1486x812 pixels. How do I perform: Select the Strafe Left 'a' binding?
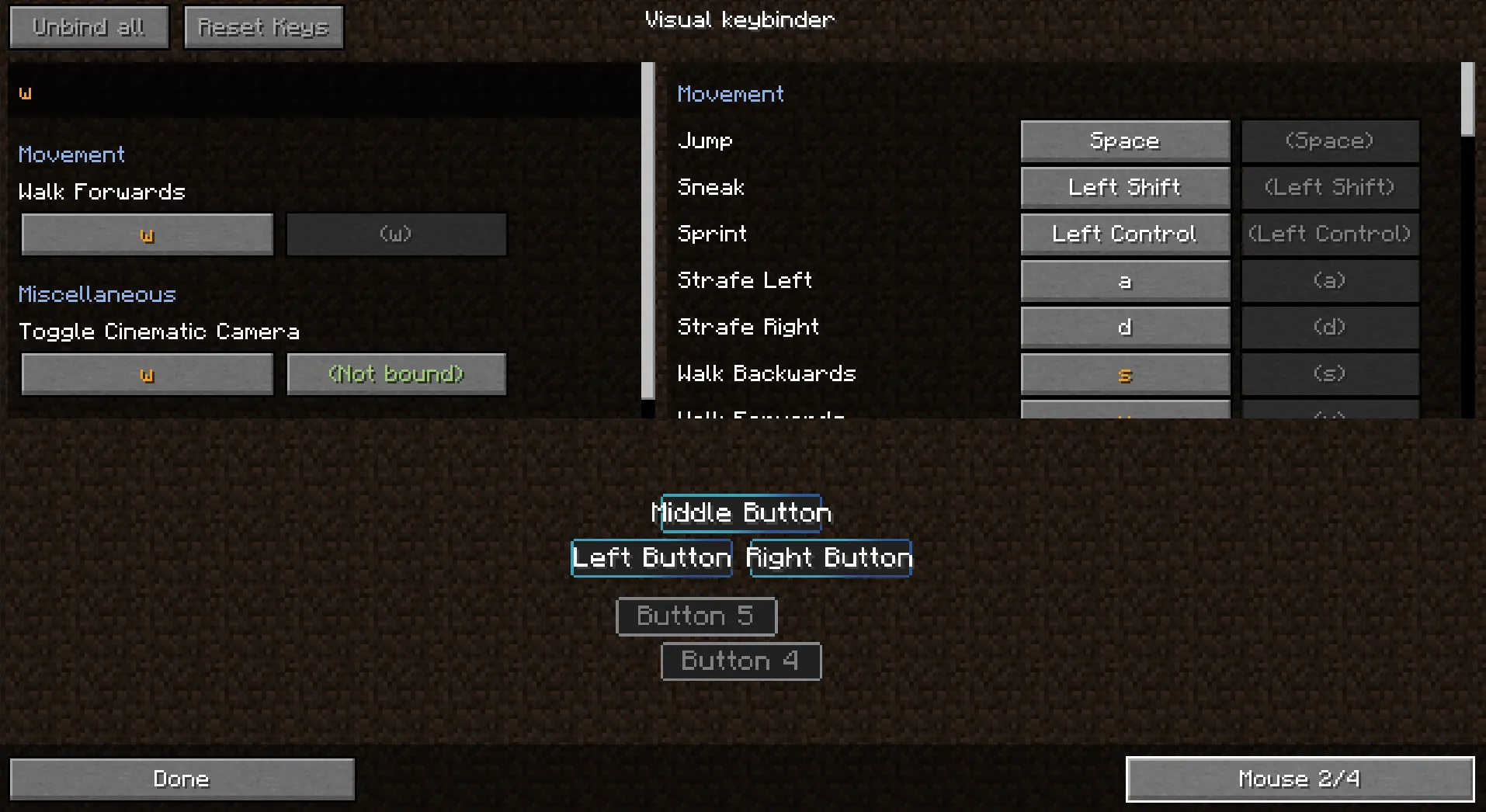[x=1124, y=280]
